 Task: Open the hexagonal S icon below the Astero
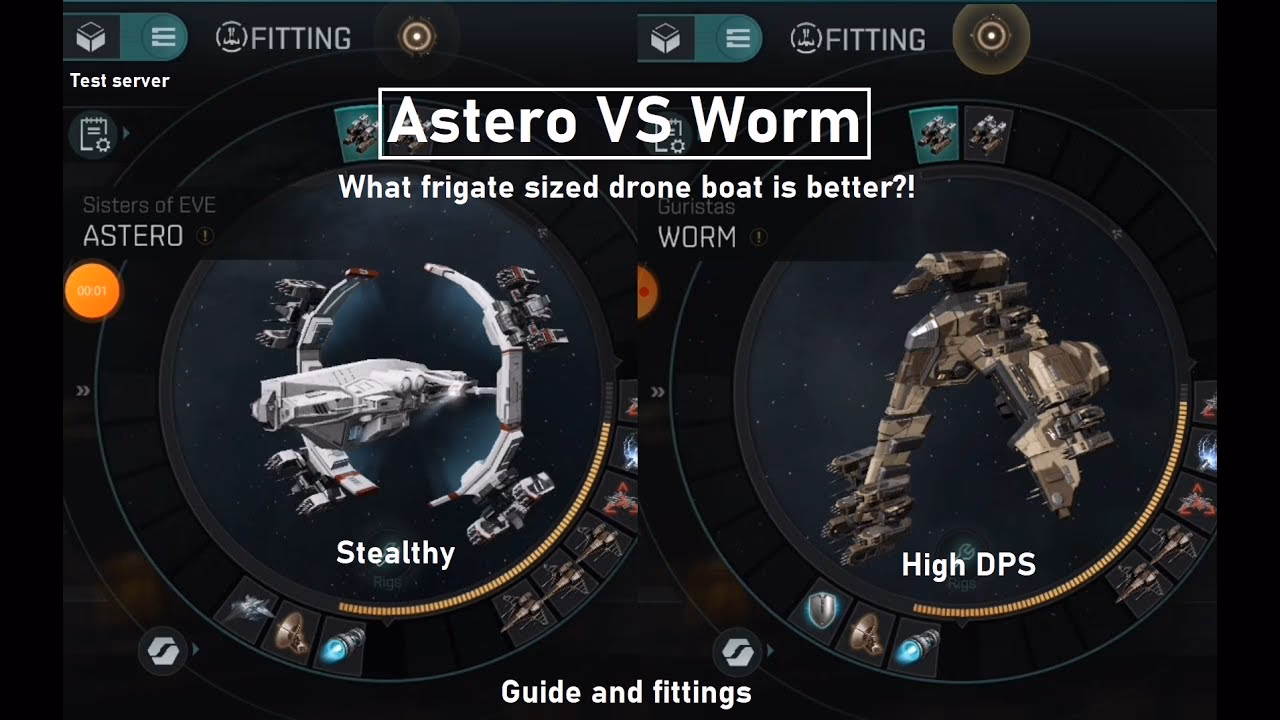(x=163, y=654)
